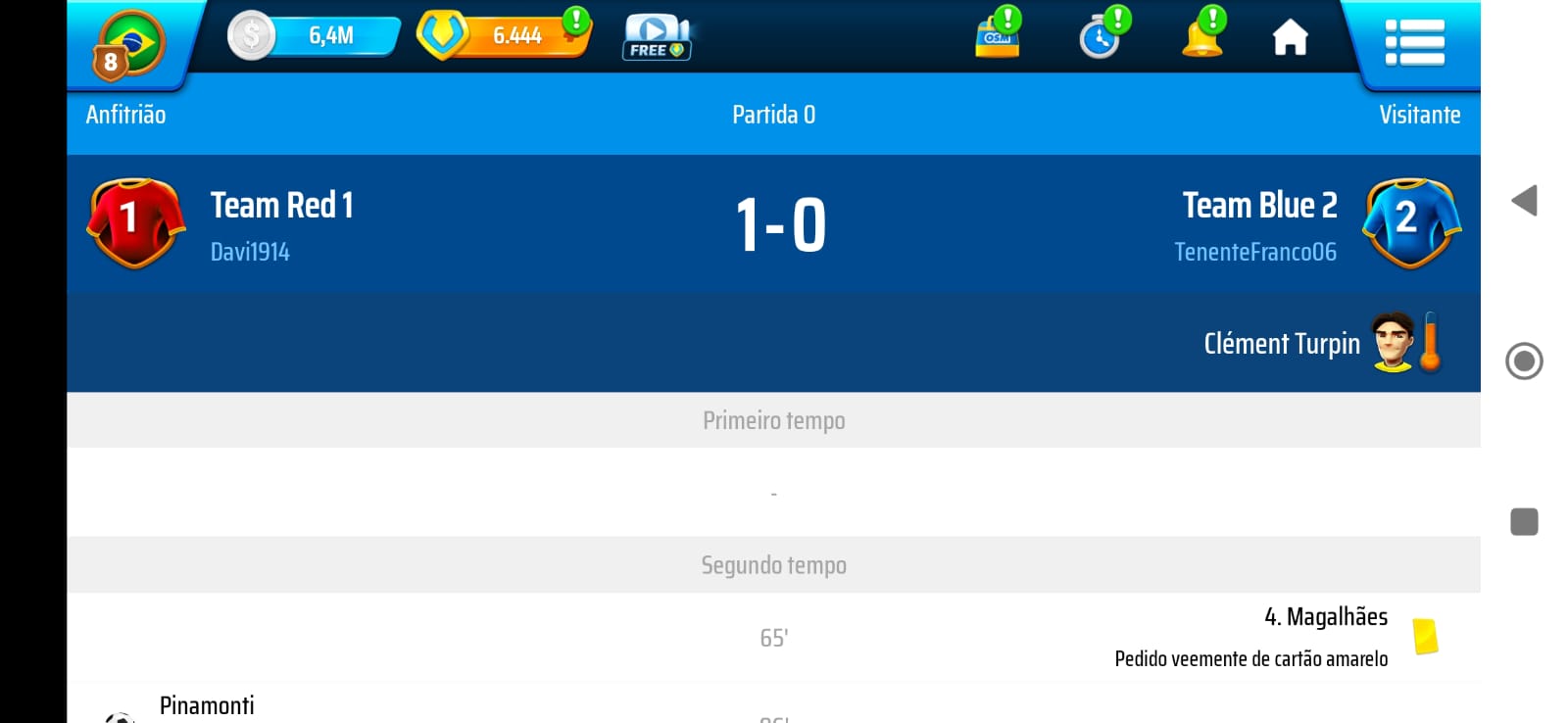
Task: Select the Pinamonti goal event
Action: tap(207, 705)
